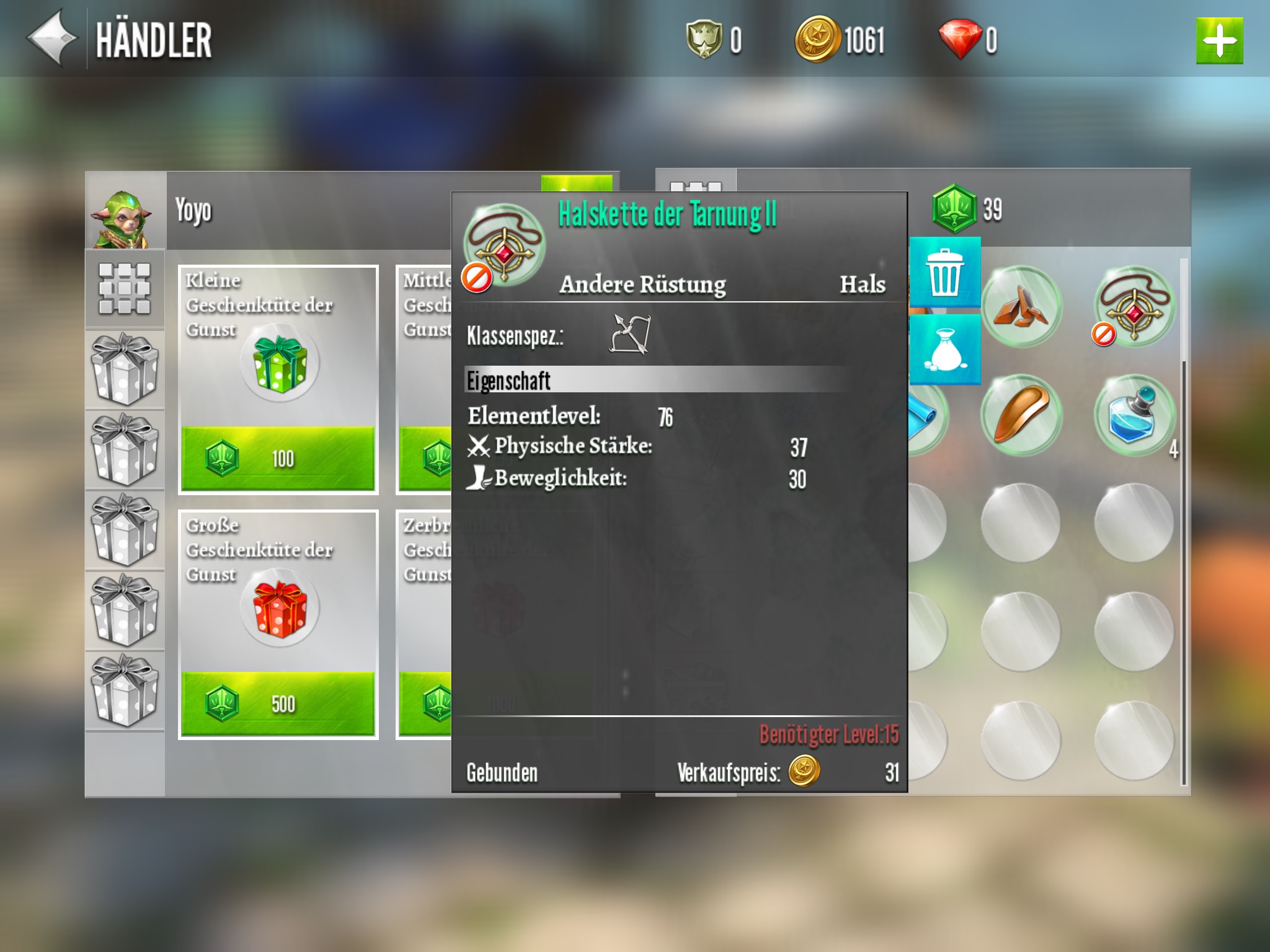Select the green gift box item
The width and height of the screenshot is (1270, 952).
(280, 363)
